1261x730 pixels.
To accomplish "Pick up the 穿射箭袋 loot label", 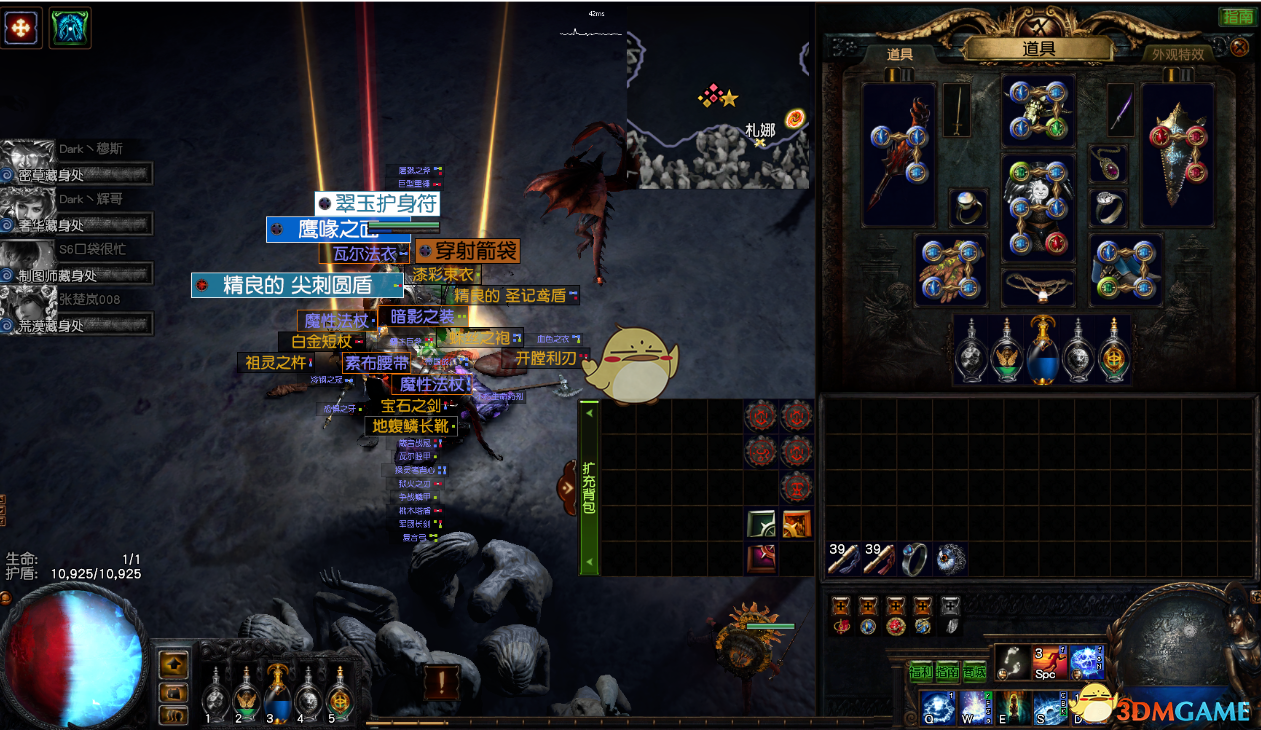I will [467, 251].
